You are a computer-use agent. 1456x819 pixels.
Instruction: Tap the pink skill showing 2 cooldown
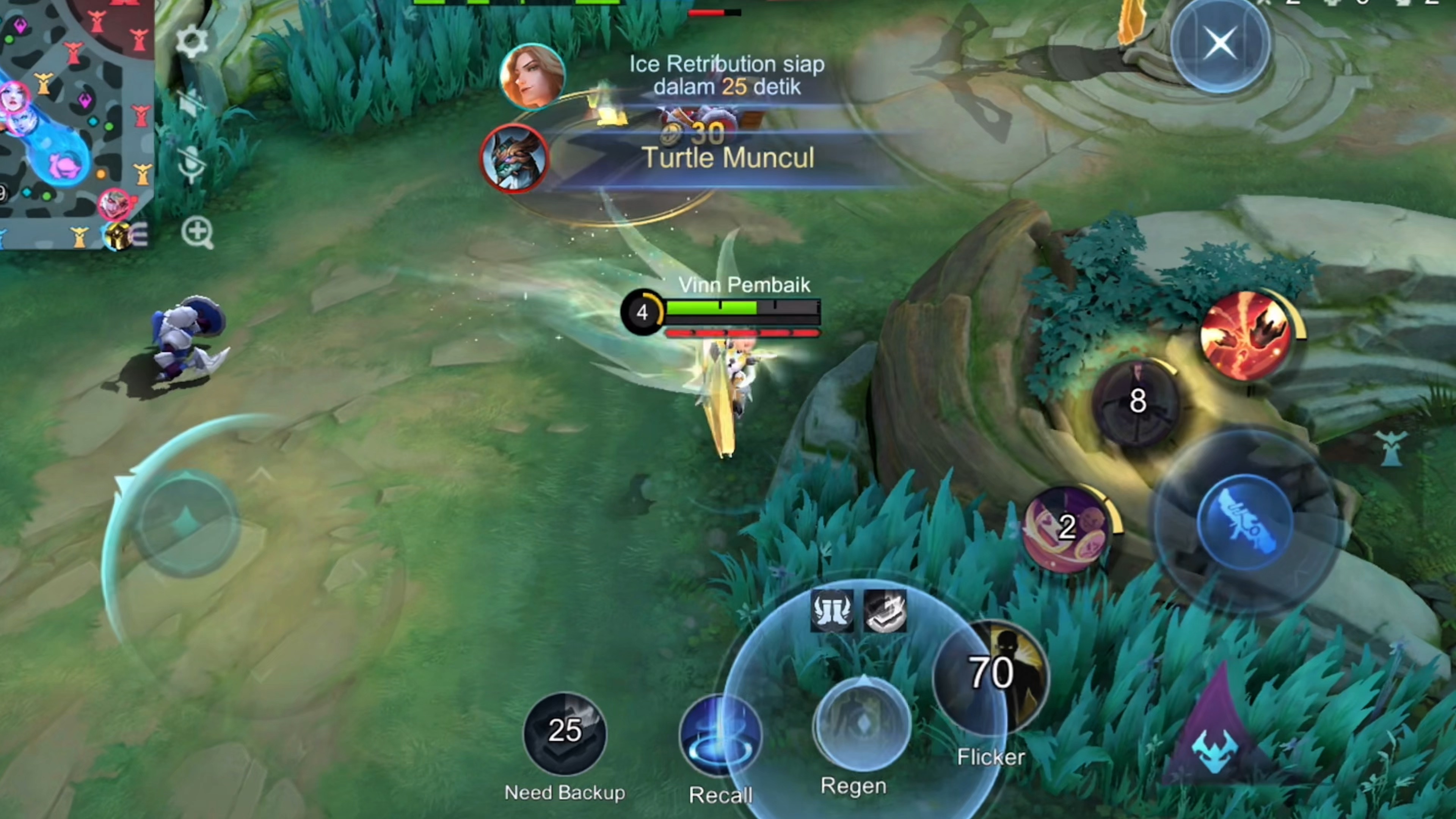(x=1066, y=528)
